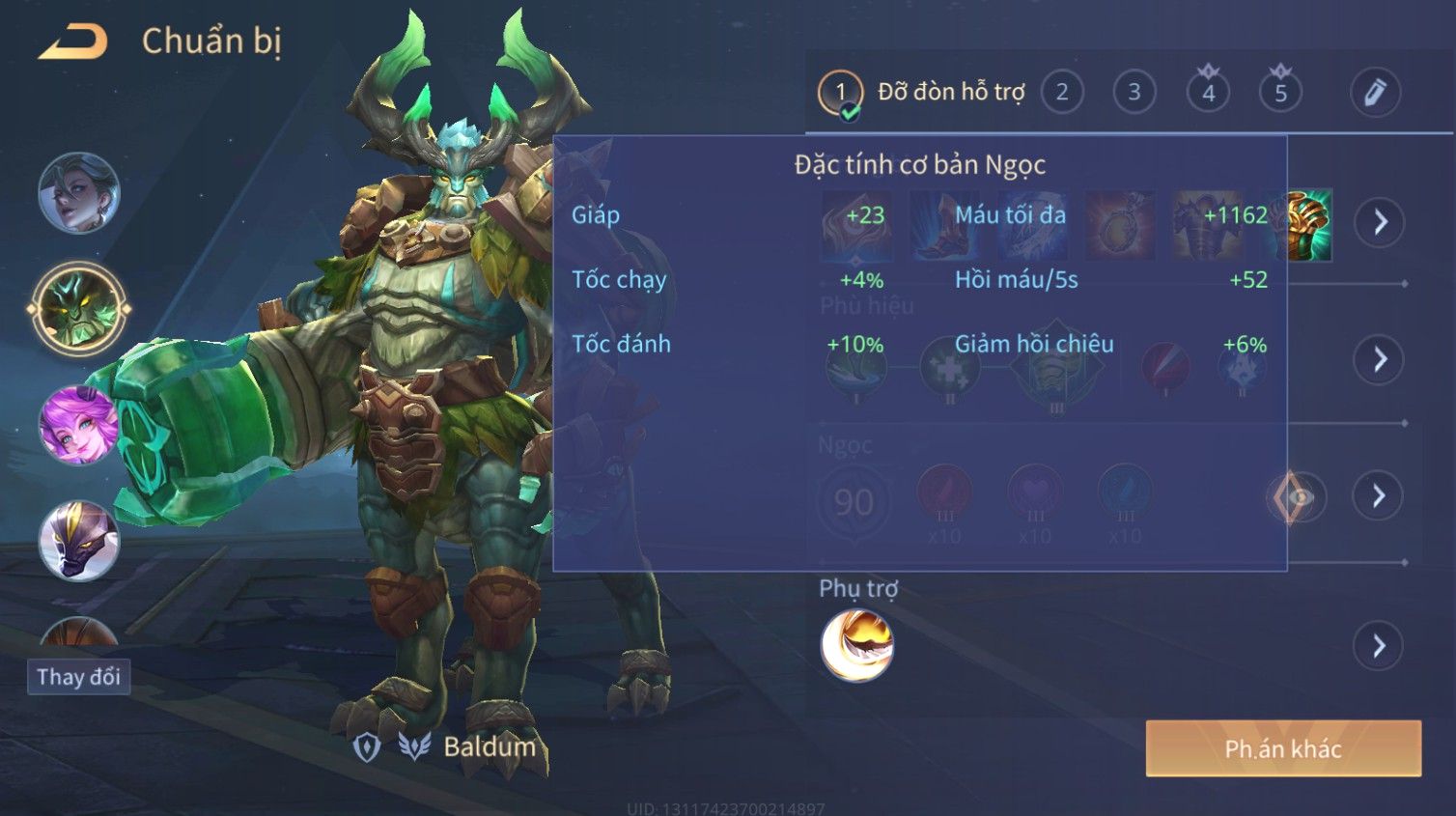Screen dimensions: 1456x816
Task: Open the Ngọc section arrow
Action: click(1379, 496)
